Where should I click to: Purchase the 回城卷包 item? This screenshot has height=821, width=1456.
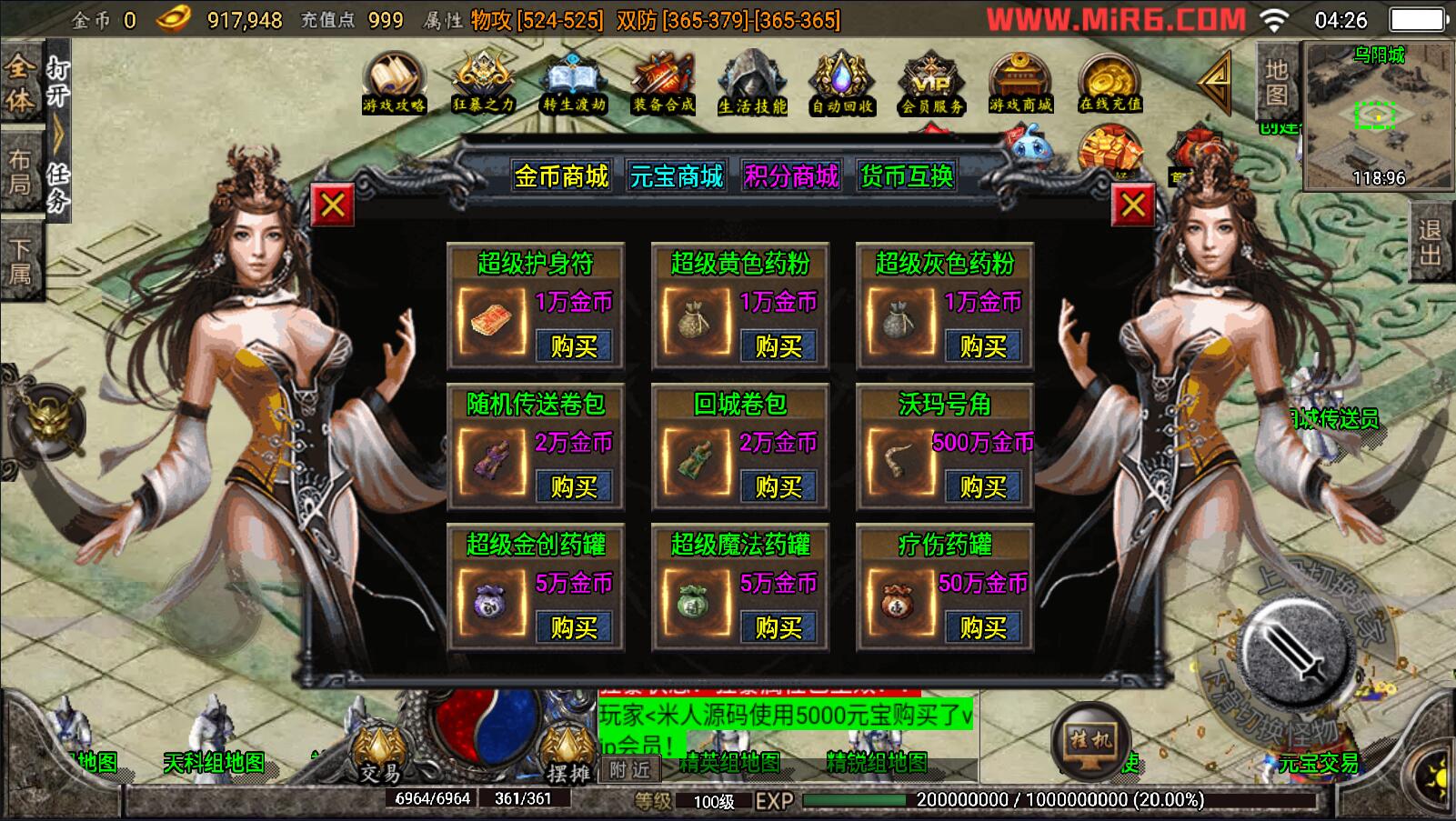click(778, 487)
